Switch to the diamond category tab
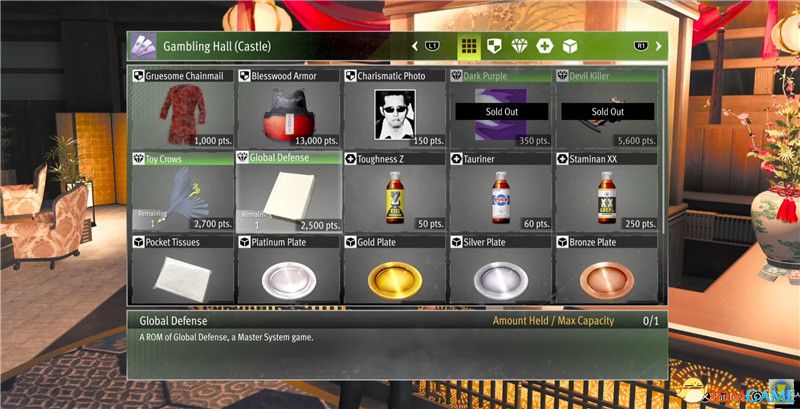 [x=519, y=46]
